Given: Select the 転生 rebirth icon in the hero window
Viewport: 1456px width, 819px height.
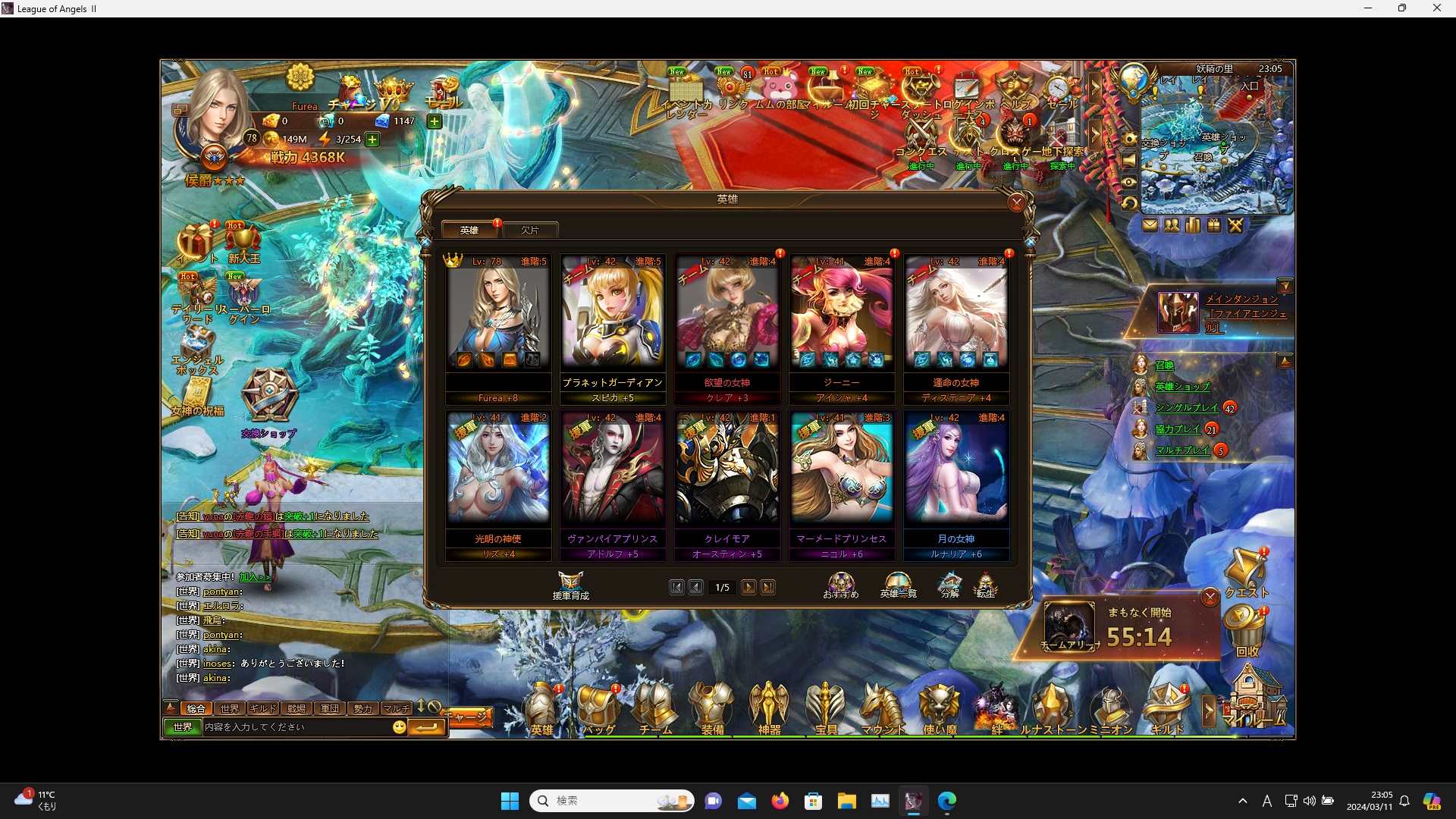Looking at the screenshot, I should click(x=987, y=582).
